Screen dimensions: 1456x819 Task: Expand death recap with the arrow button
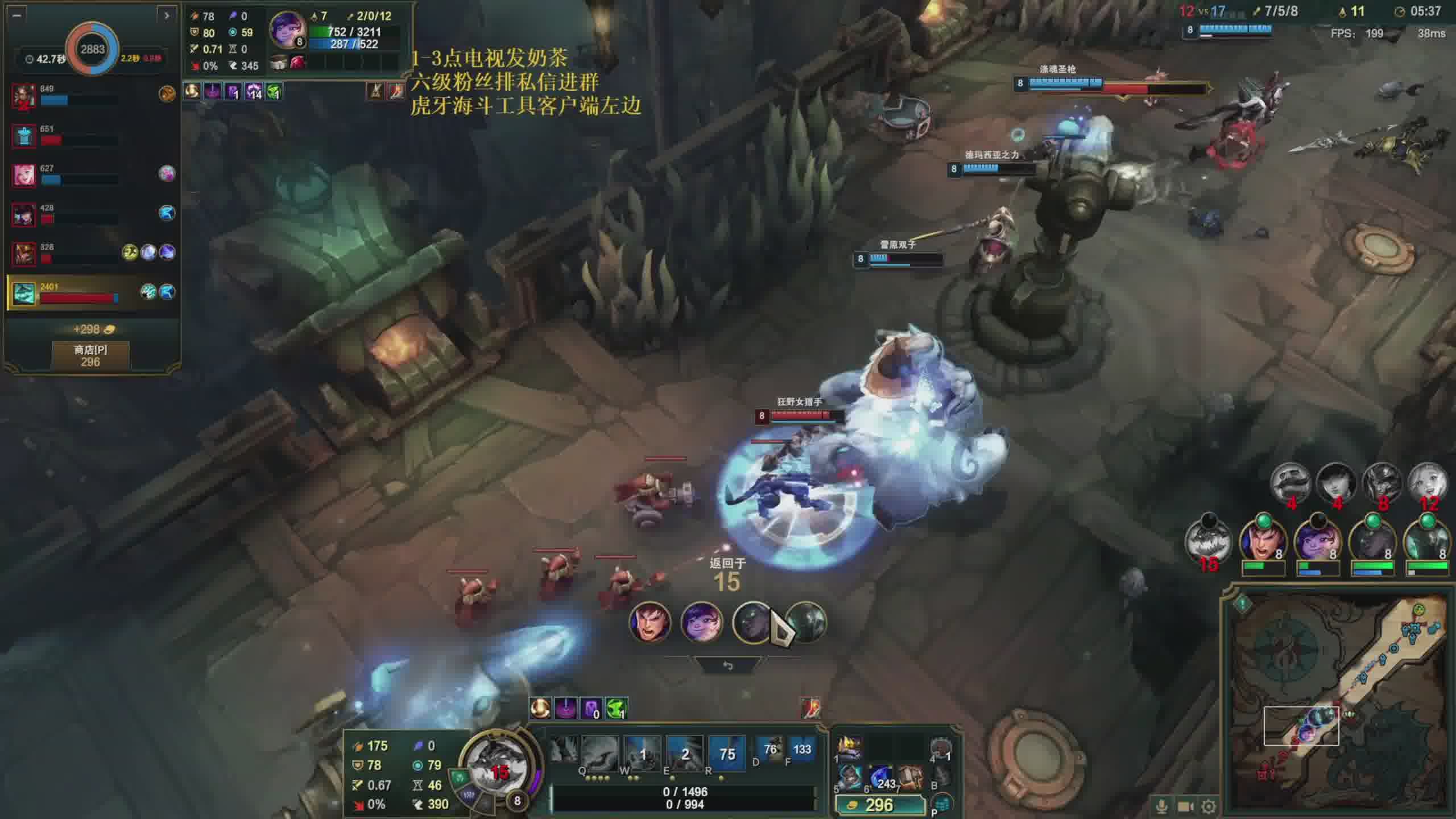[x=166, y=15]
